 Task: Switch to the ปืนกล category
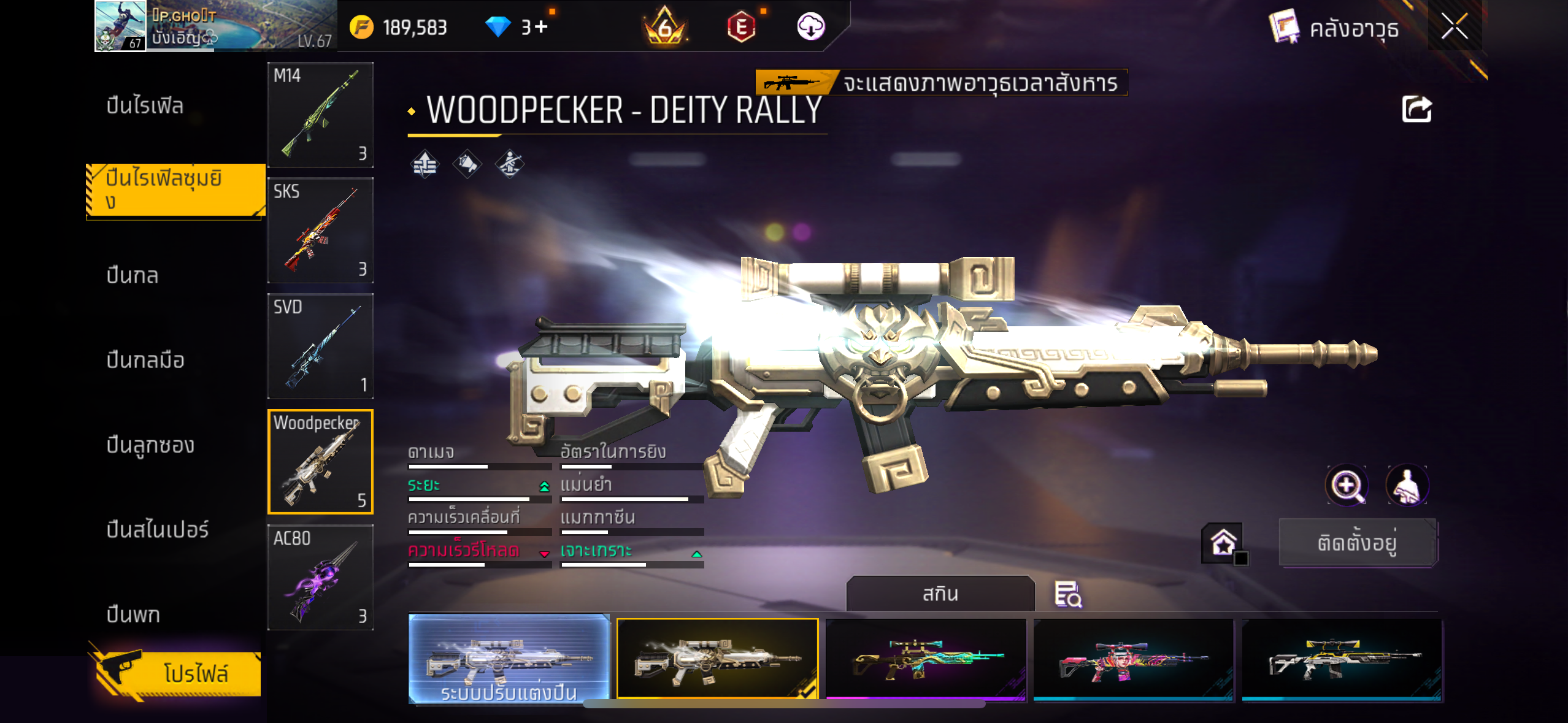coord(133,275)
